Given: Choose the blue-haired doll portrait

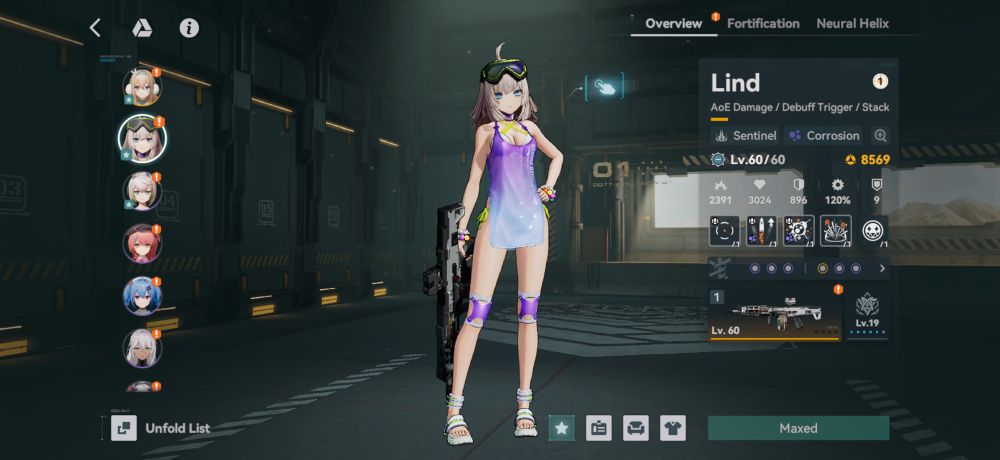Looking at the screenshot, I should tap(142, 296).
